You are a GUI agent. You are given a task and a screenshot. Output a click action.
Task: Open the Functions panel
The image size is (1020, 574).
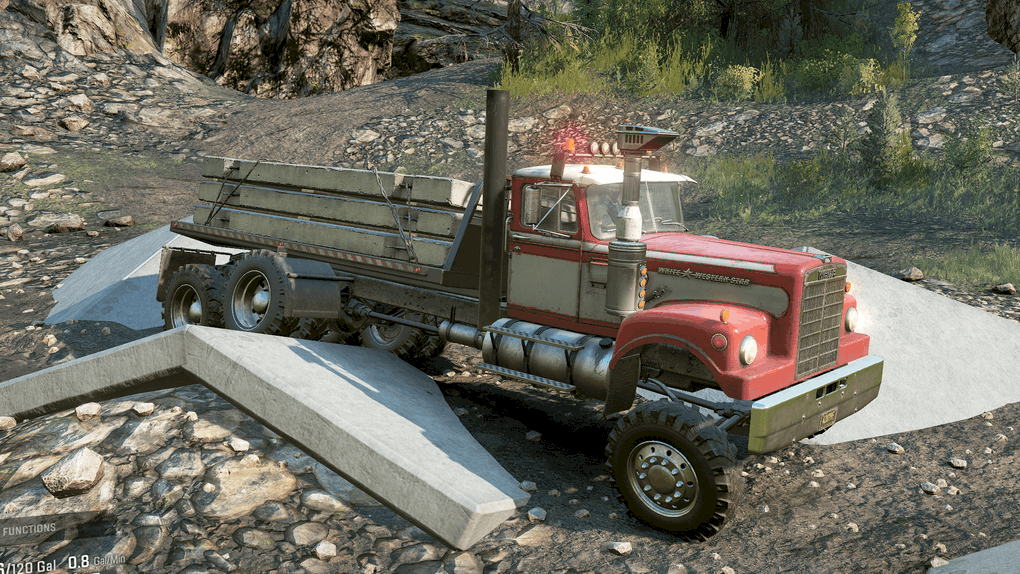[x=29, y=528]
